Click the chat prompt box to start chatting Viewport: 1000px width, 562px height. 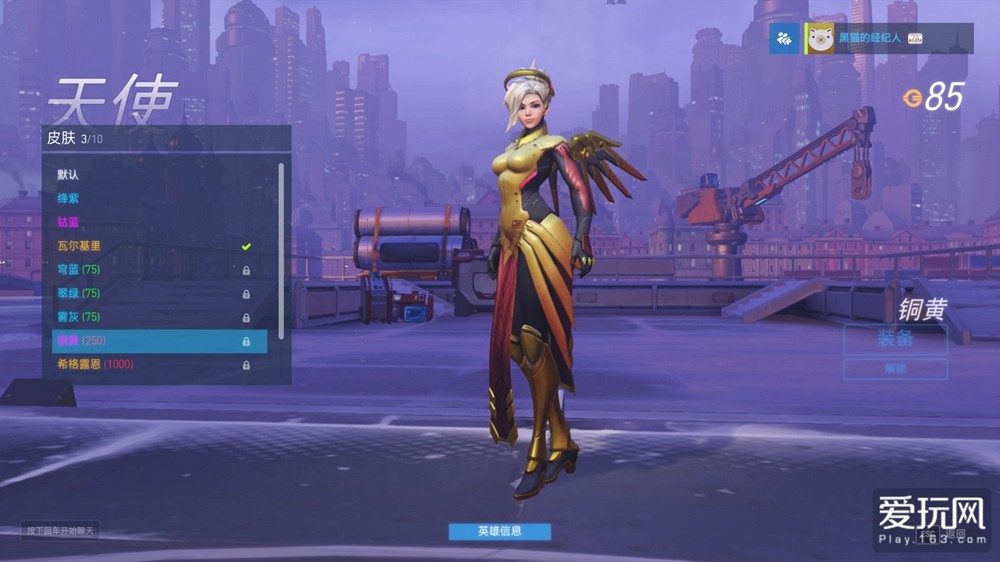tap(62, 530)
